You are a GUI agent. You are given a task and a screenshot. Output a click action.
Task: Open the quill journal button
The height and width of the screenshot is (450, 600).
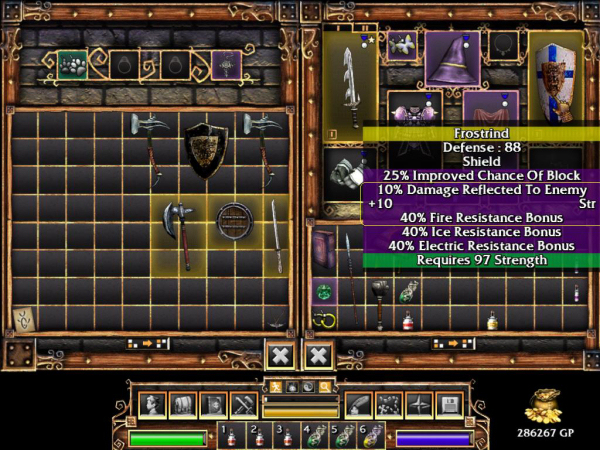[358, 404]
